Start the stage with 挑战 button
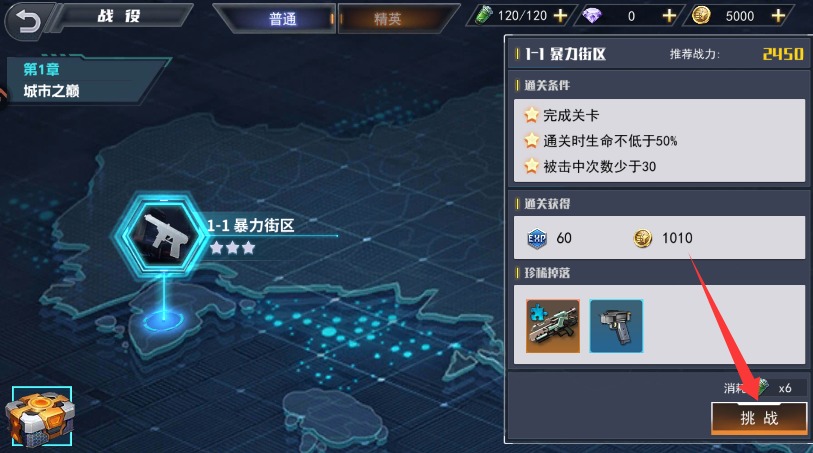The height and width of the screenshot is (453, 813). pos(758,418)
